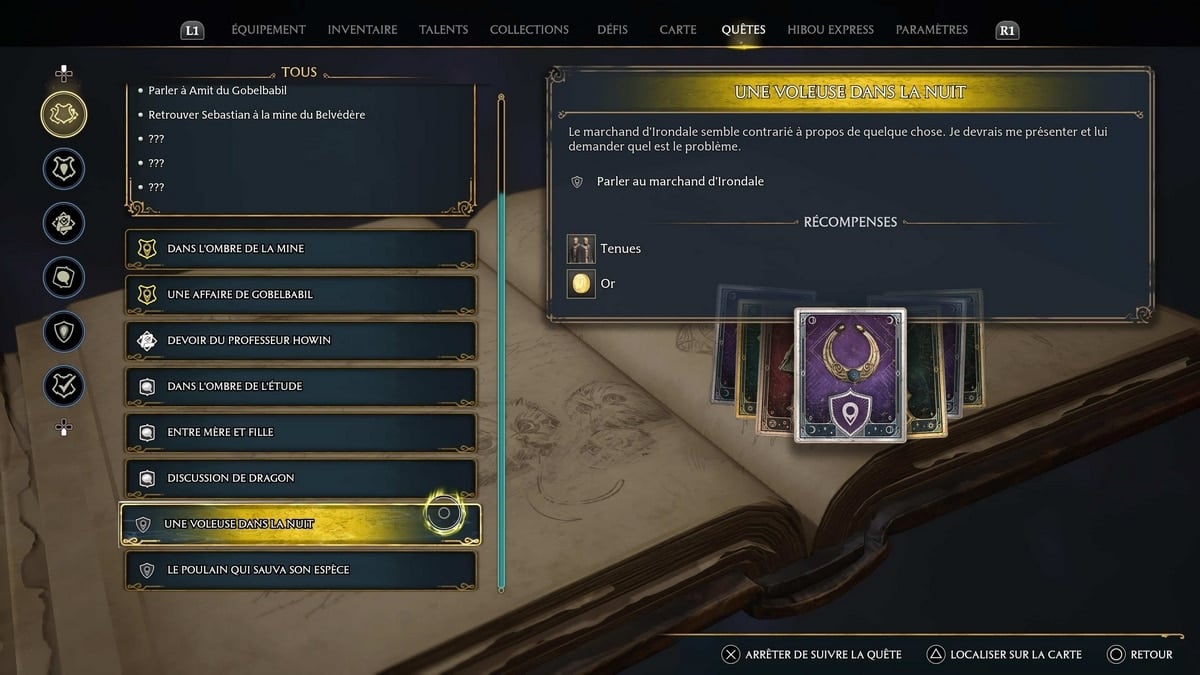This screenshot has height=675, width=1200.
Task: Select the quest Une voleuse dans la nuit
Action: click(300, 525)
